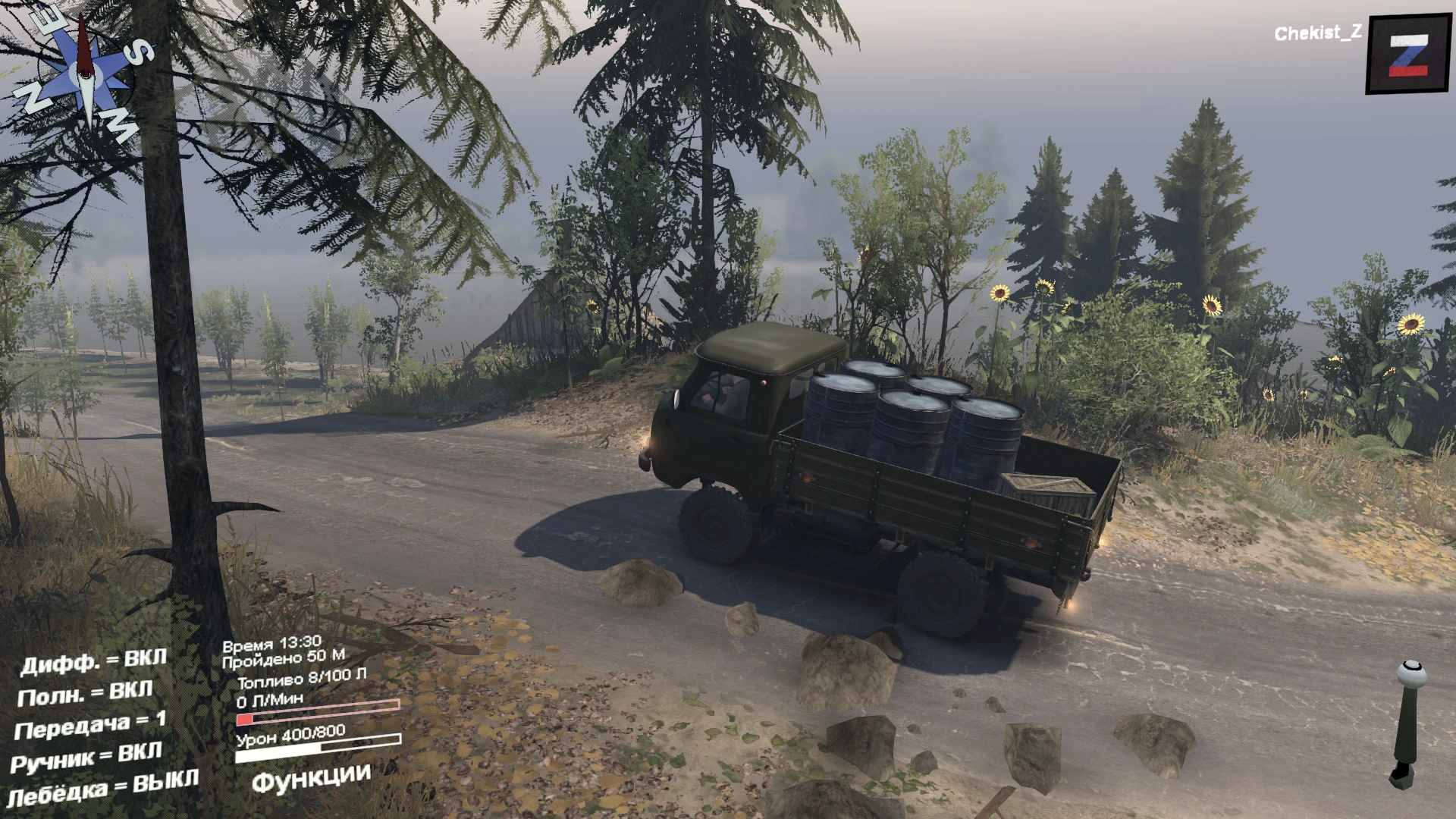Toggle Дифф. to ВЫКЛ
Viewport: 1456px width, 819px height.
tap(93, 660)
